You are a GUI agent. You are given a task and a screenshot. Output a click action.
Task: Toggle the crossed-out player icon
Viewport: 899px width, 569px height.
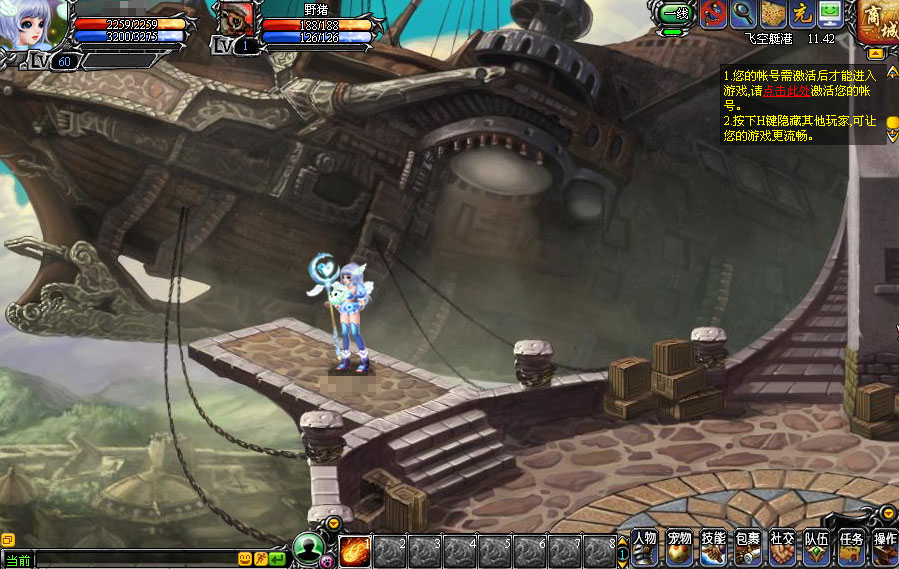[x=714, y=14]
